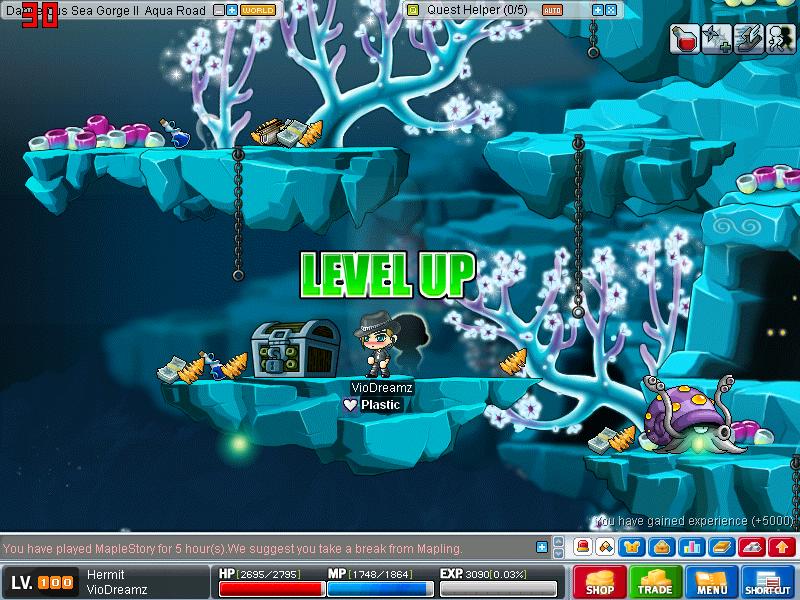Click the WORLD map button
800x600 pixels.
tap(257, 10)
